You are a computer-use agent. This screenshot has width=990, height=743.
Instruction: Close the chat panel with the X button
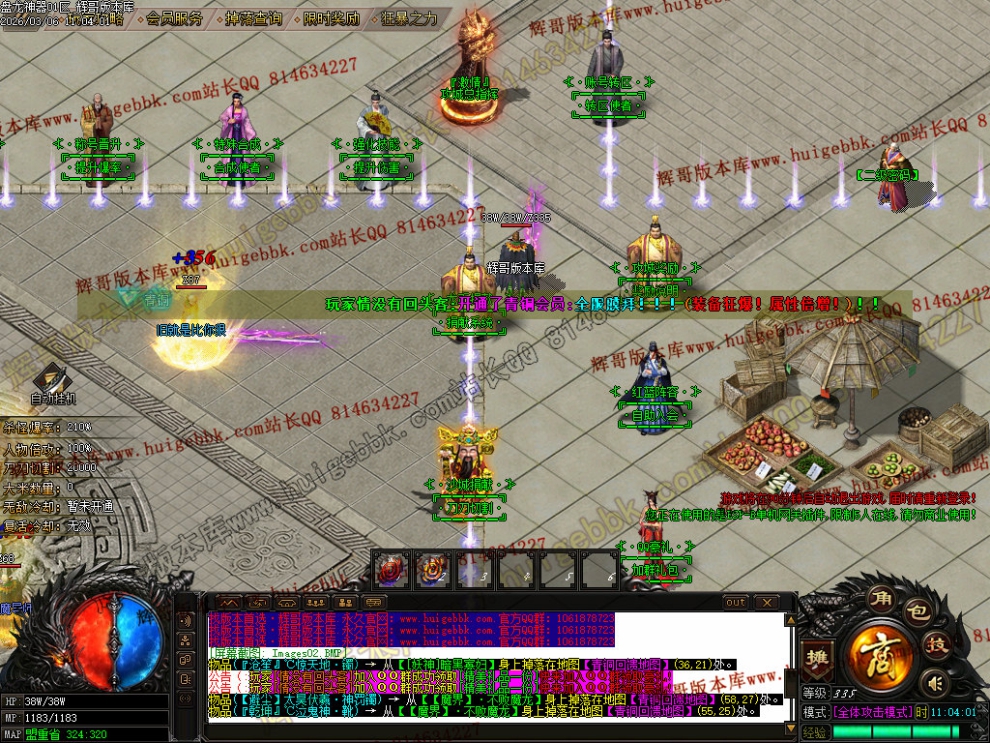pyautogui.click(x=766, y=603)
